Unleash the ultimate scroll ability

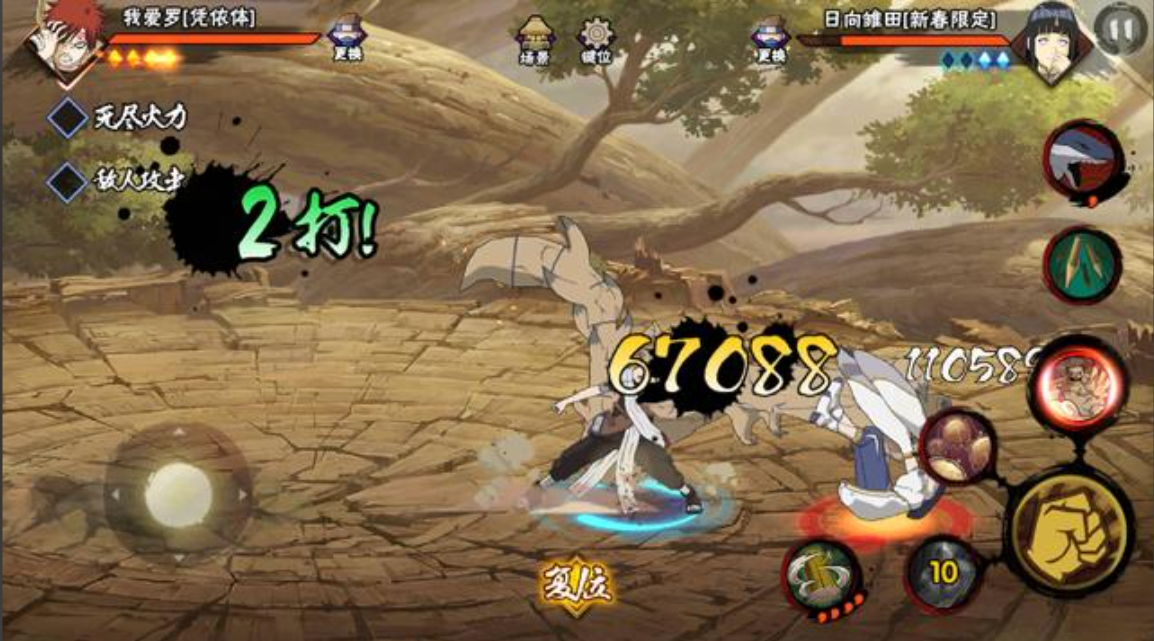821,575
